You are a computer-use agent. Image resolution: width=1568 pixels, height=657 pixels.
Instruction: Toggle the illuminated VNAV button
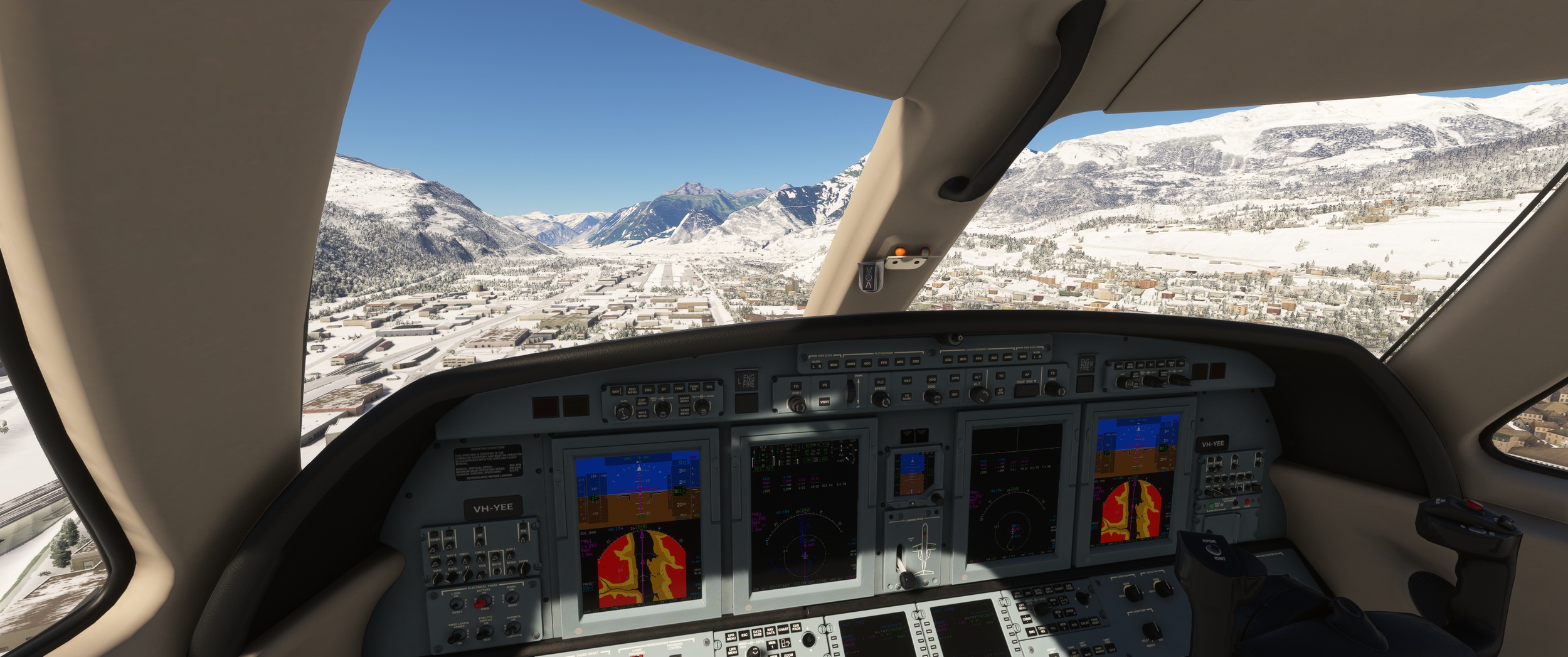coord(824,401)
